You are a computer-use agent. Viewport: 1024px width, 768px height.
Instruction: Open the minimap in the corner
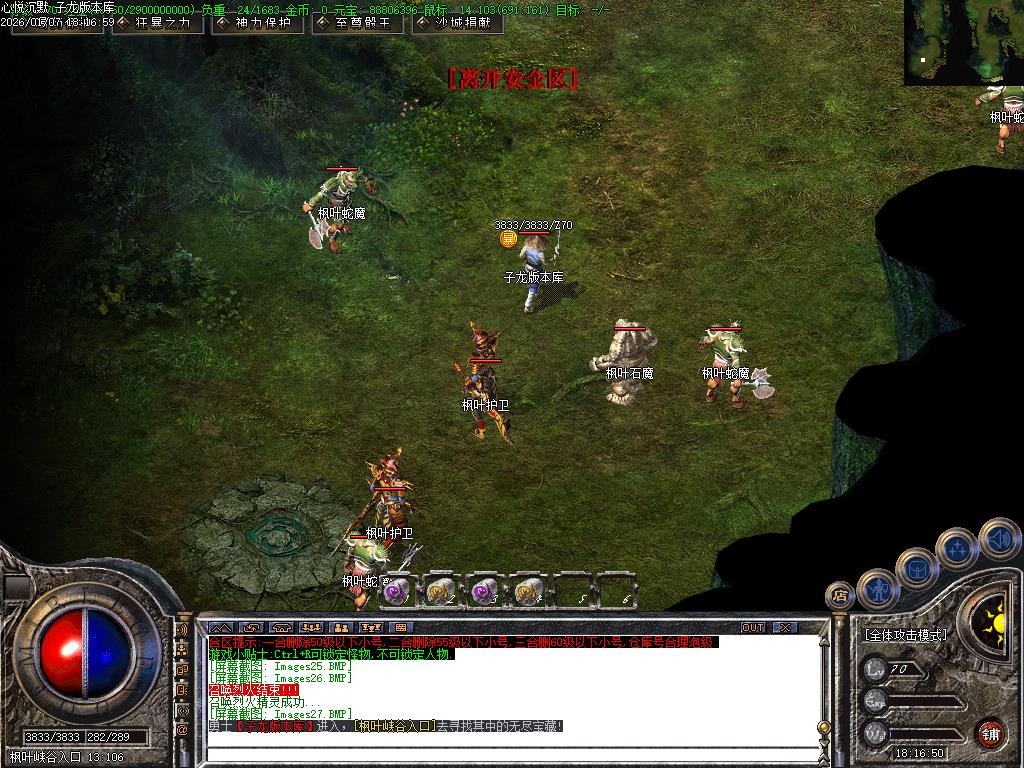pos(963,42)
